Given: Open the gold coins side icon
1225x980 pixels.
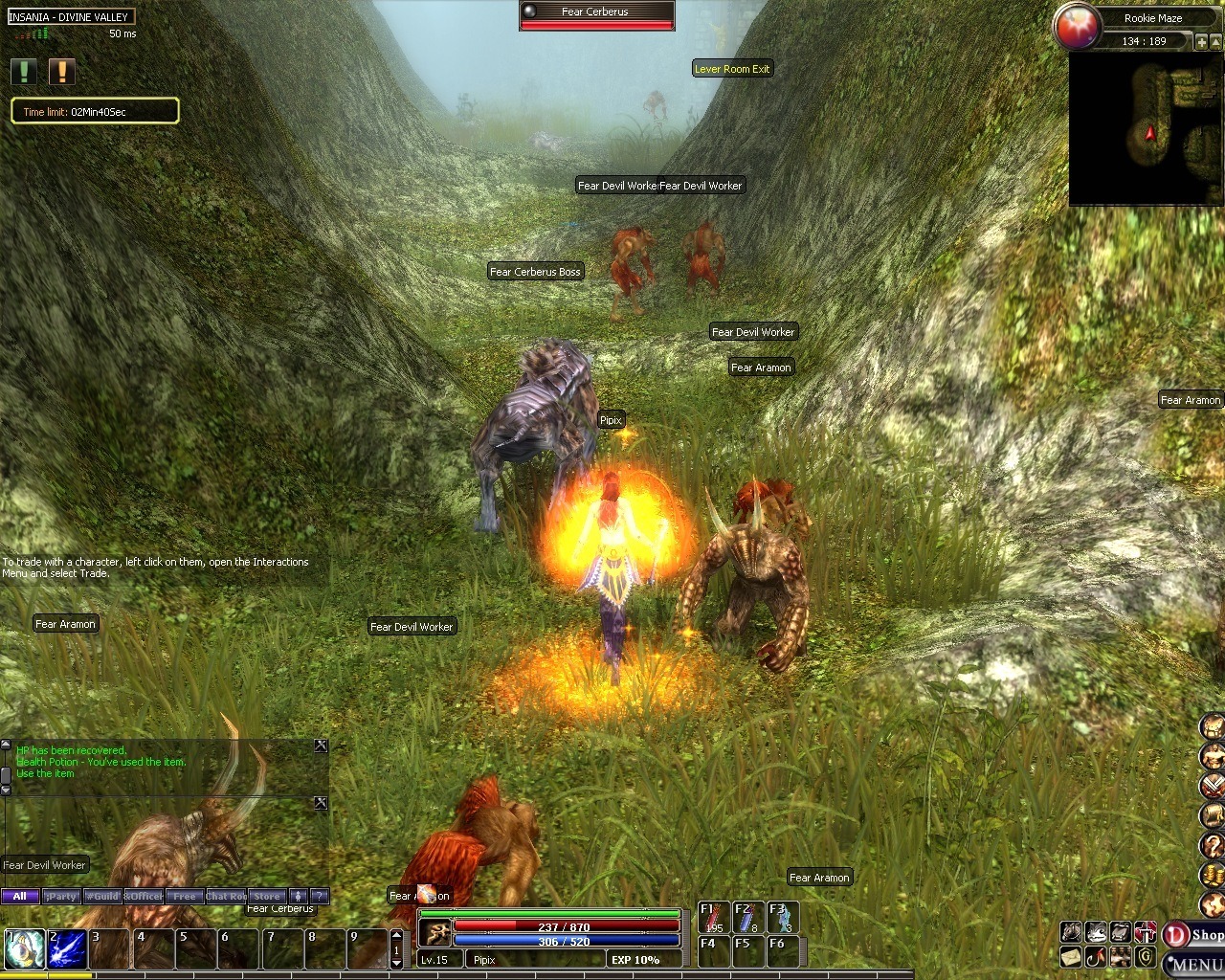Looking at the screenshot, I should click(1213, 875).
